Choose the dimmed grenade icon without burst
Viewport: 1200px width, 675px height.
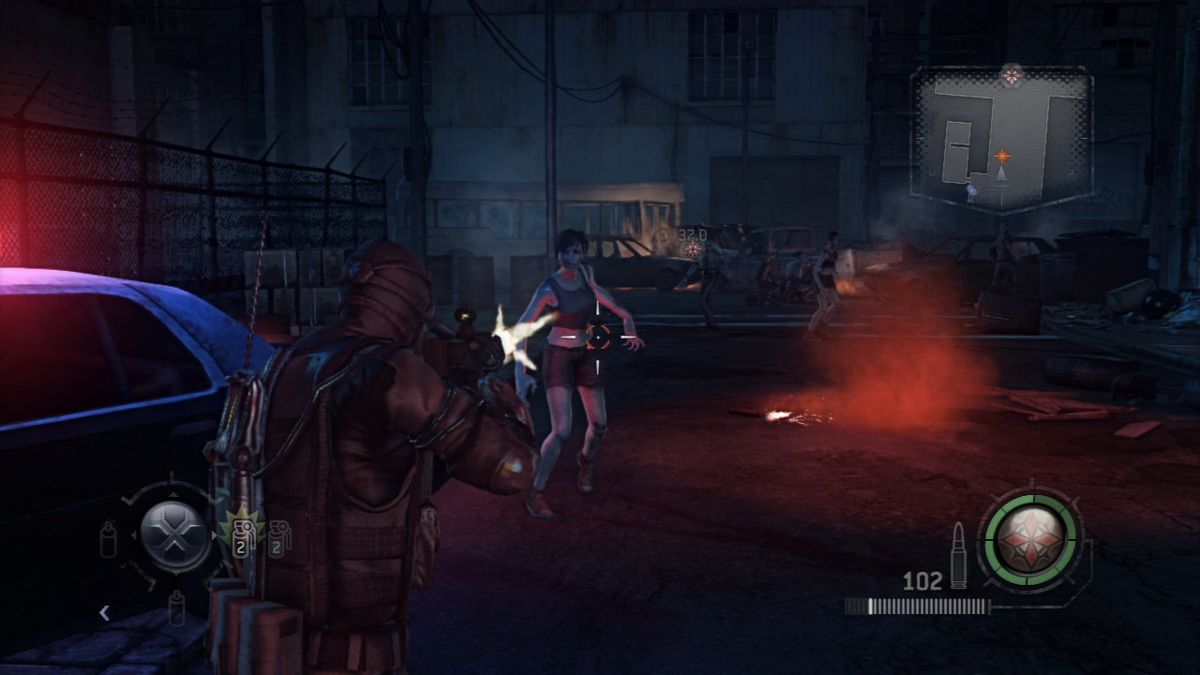point(278,537)
